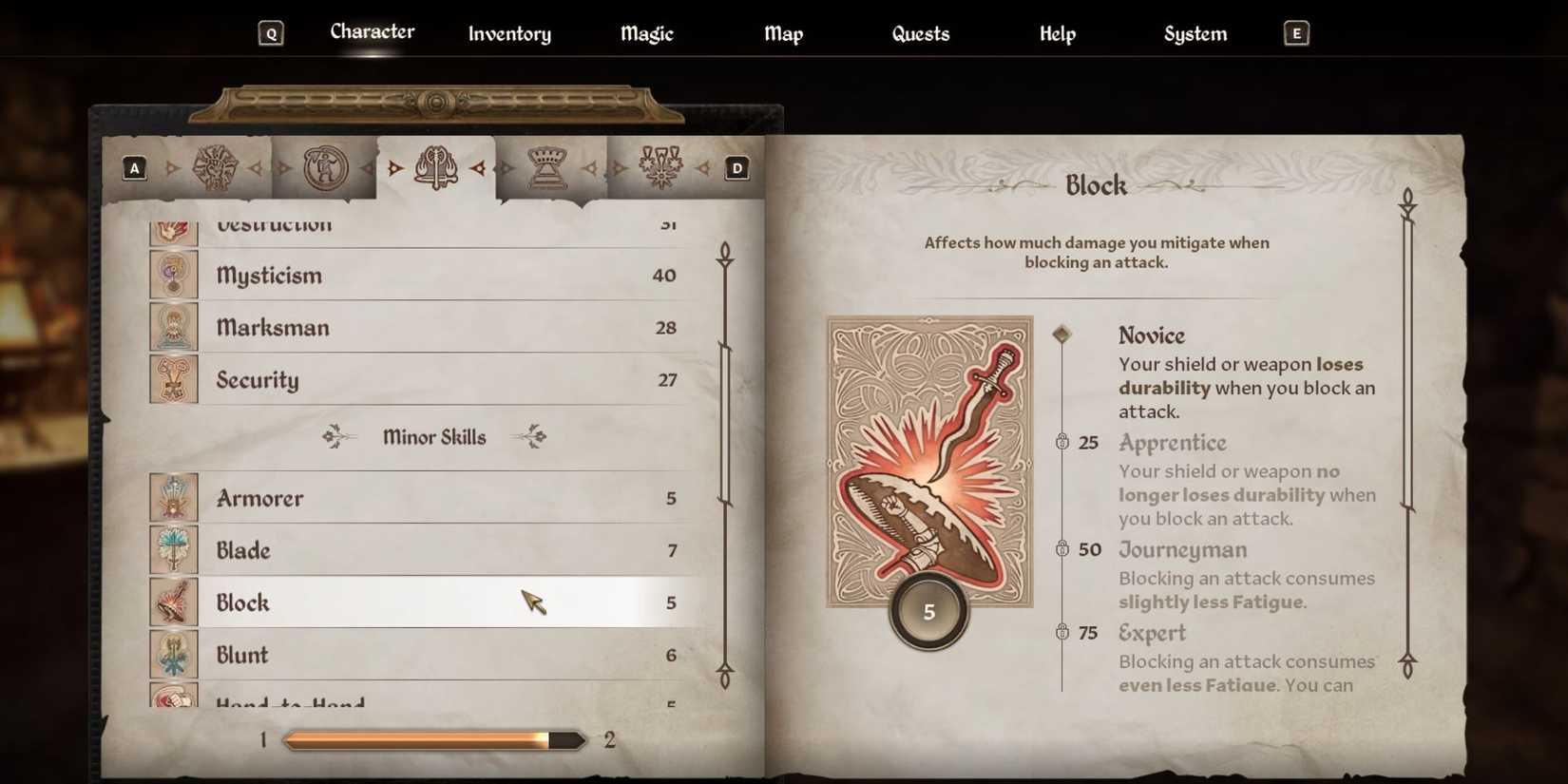Screen dimensions: 1568x784
Task: Click the Q hotkey button
Action: click(272, 32)
